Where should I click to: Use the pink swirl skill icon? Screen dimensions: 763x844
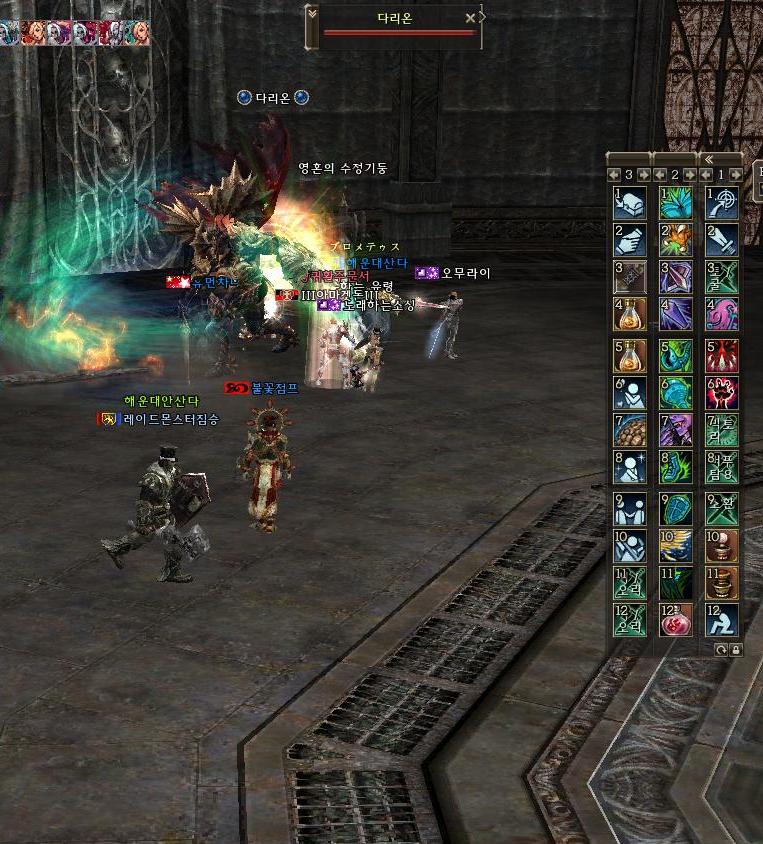722,315
